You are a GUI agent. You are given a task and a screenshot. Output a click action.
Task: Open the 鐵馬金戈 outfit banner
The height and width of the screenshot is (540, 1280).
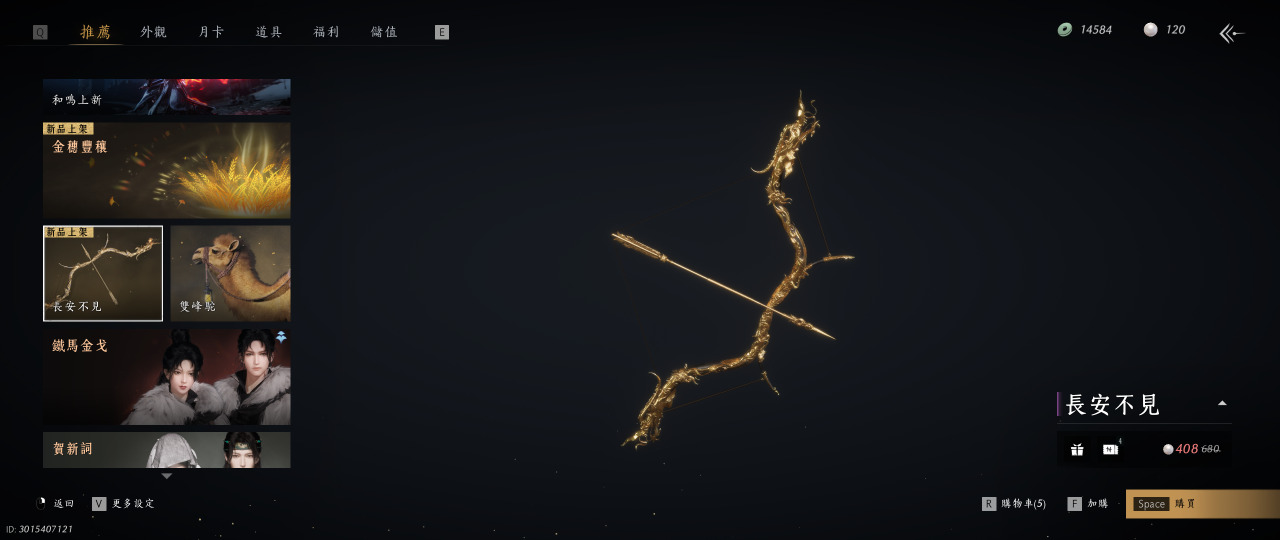pos(167,377)
